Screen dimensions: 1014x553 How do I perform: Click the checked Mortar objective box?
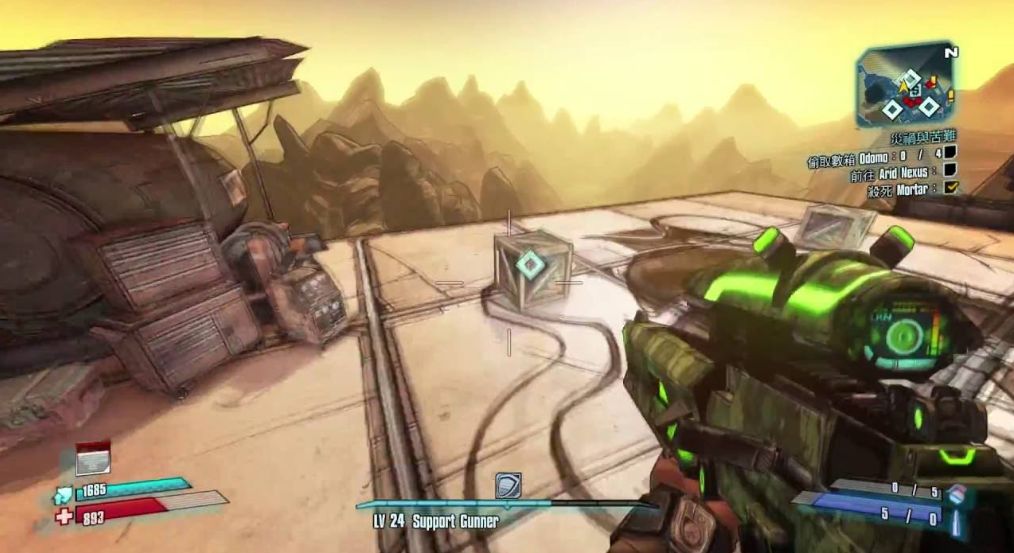point(951,188)
